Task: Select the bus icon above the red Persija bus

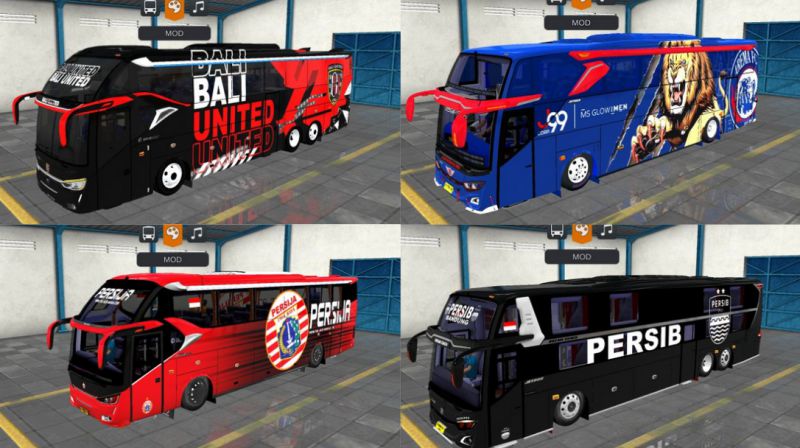Action: [150, 233]
